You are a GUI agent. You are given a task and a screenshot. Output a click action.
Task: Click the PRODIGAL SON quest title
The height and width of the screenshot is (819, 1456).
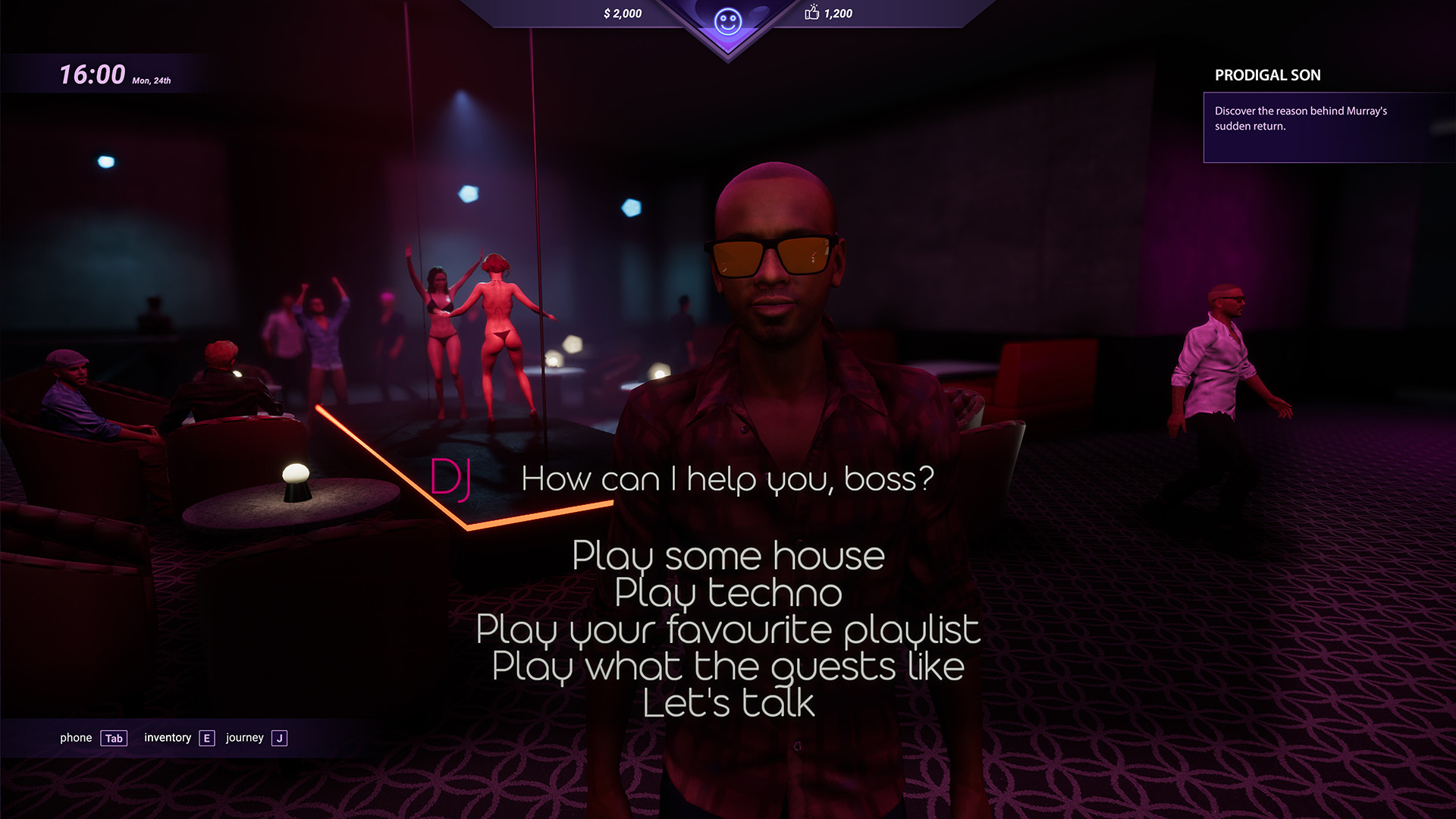pyautogui.click(x=1267, y=75)
